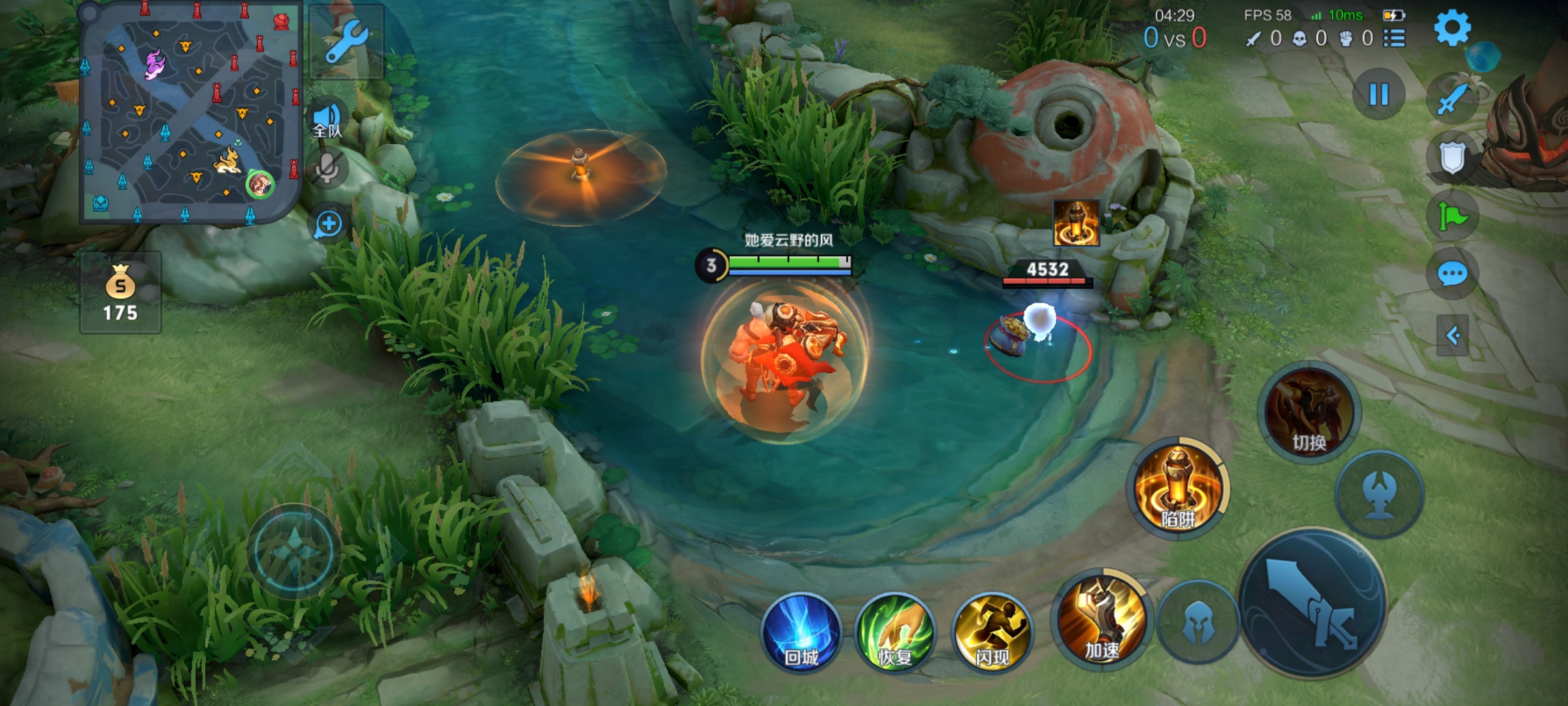The width and height of the screenshot is (1568, 706).
Task: Open the quick chat plus-bubble button
Action: [x=327, y=224]
